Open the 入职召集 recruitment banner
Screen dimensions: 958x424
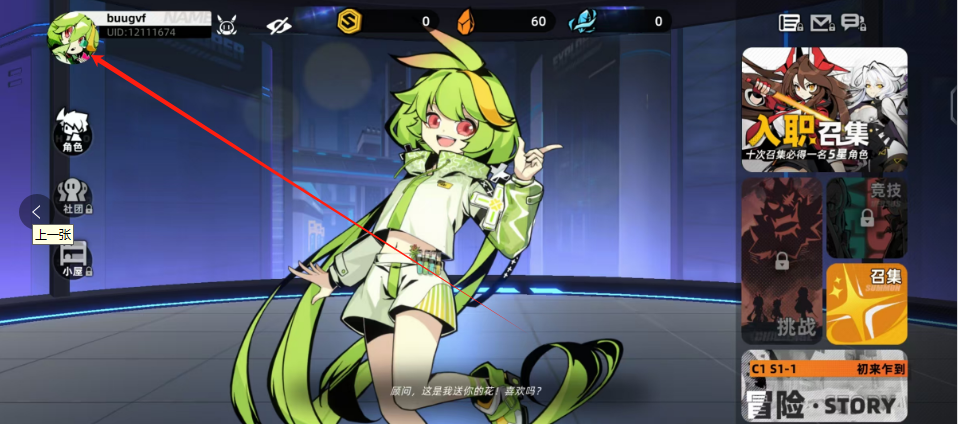(824, 110)
